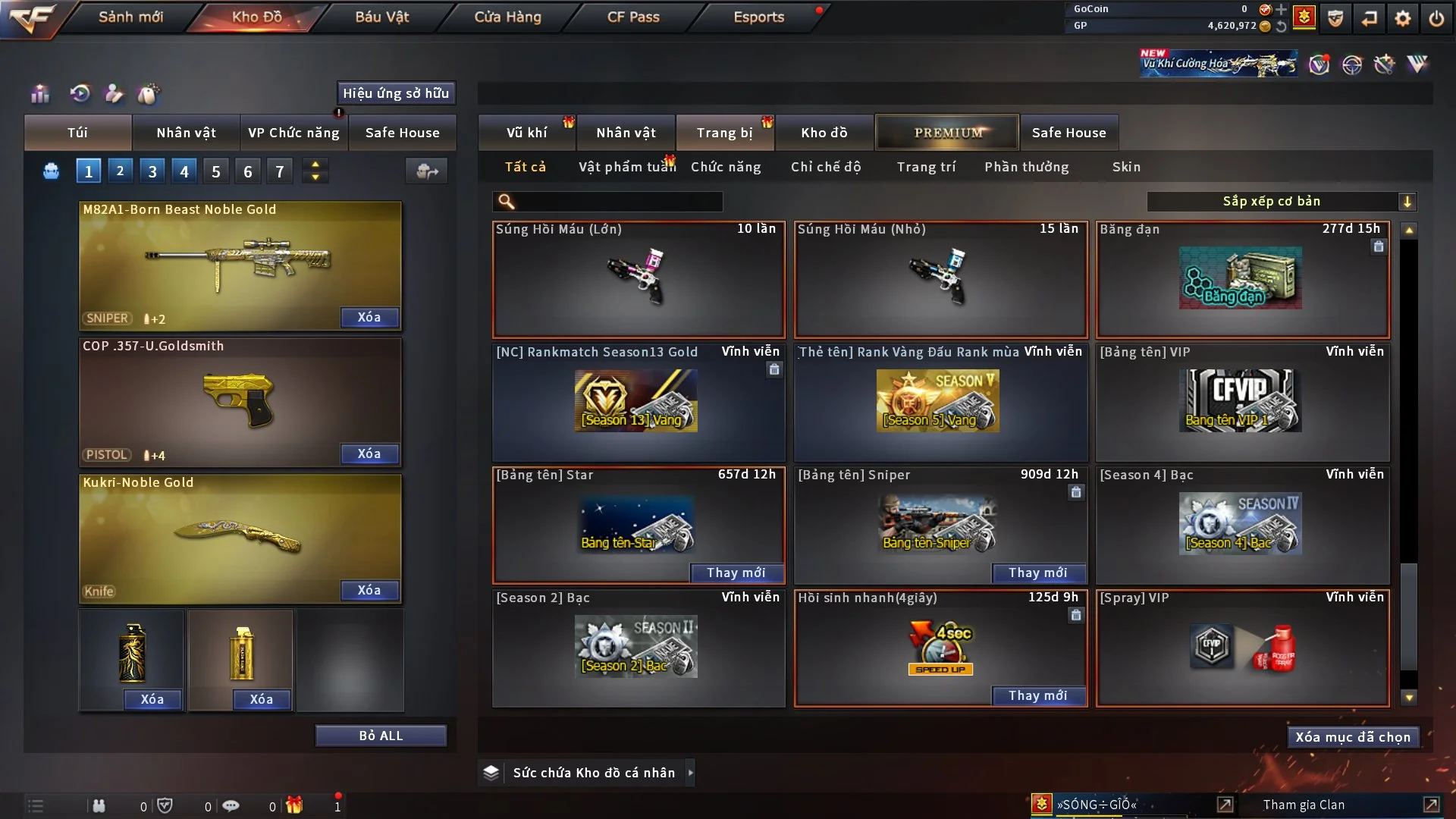Open settings via the gear icon
Image resolution: width=1456 pixels, height=819 pixels.
tap(1402, 18)
